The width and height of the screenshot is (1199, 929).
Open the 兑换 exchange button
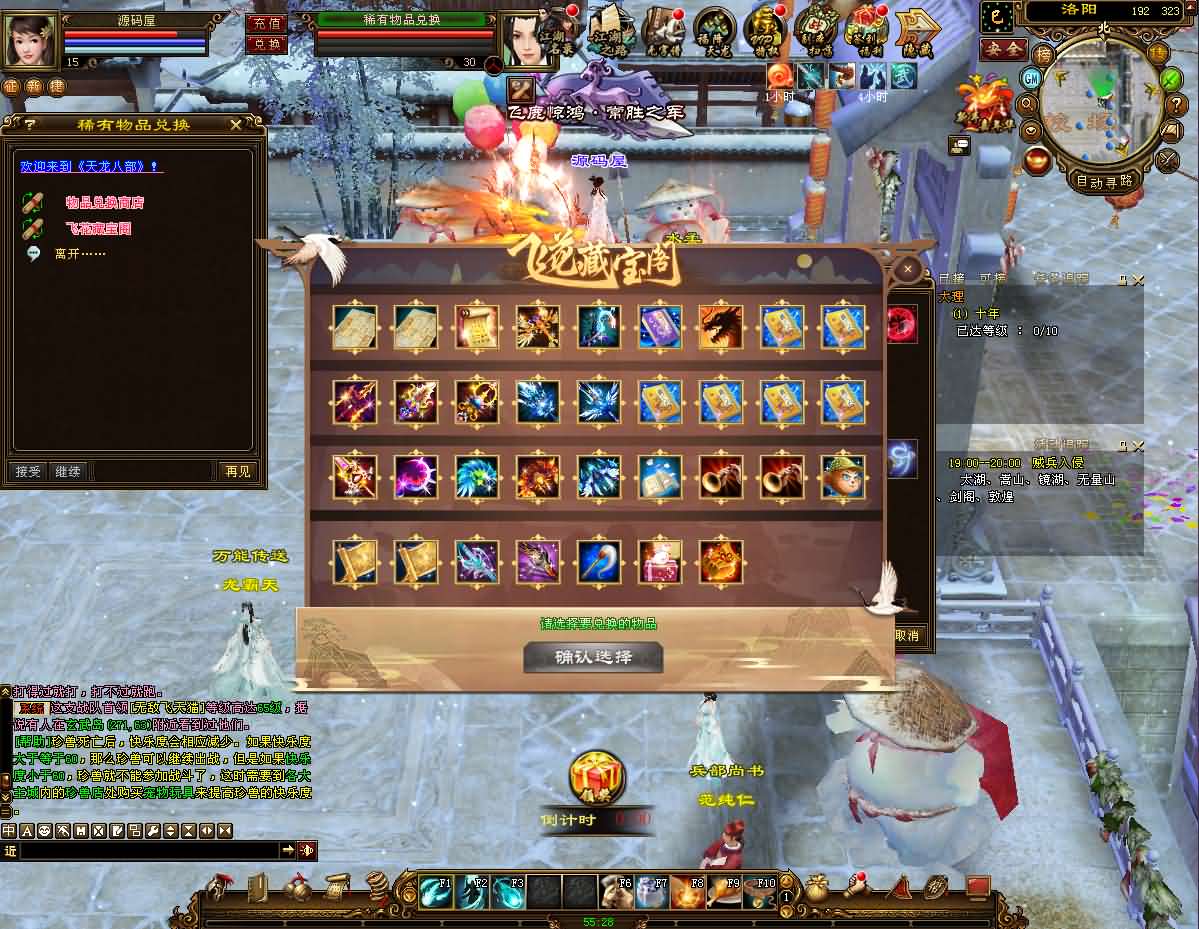[265, 44]
